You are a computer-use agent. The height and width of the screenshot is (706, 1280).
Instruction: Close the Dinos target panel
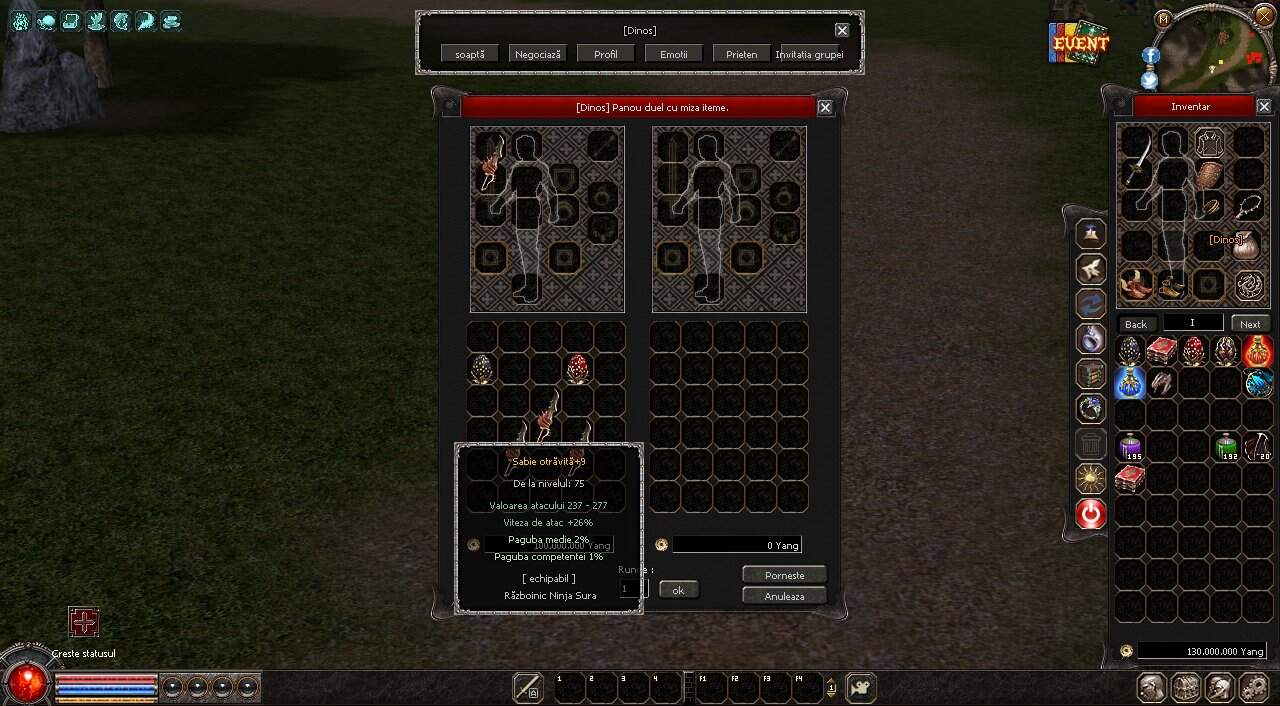[x=842, y=31]
